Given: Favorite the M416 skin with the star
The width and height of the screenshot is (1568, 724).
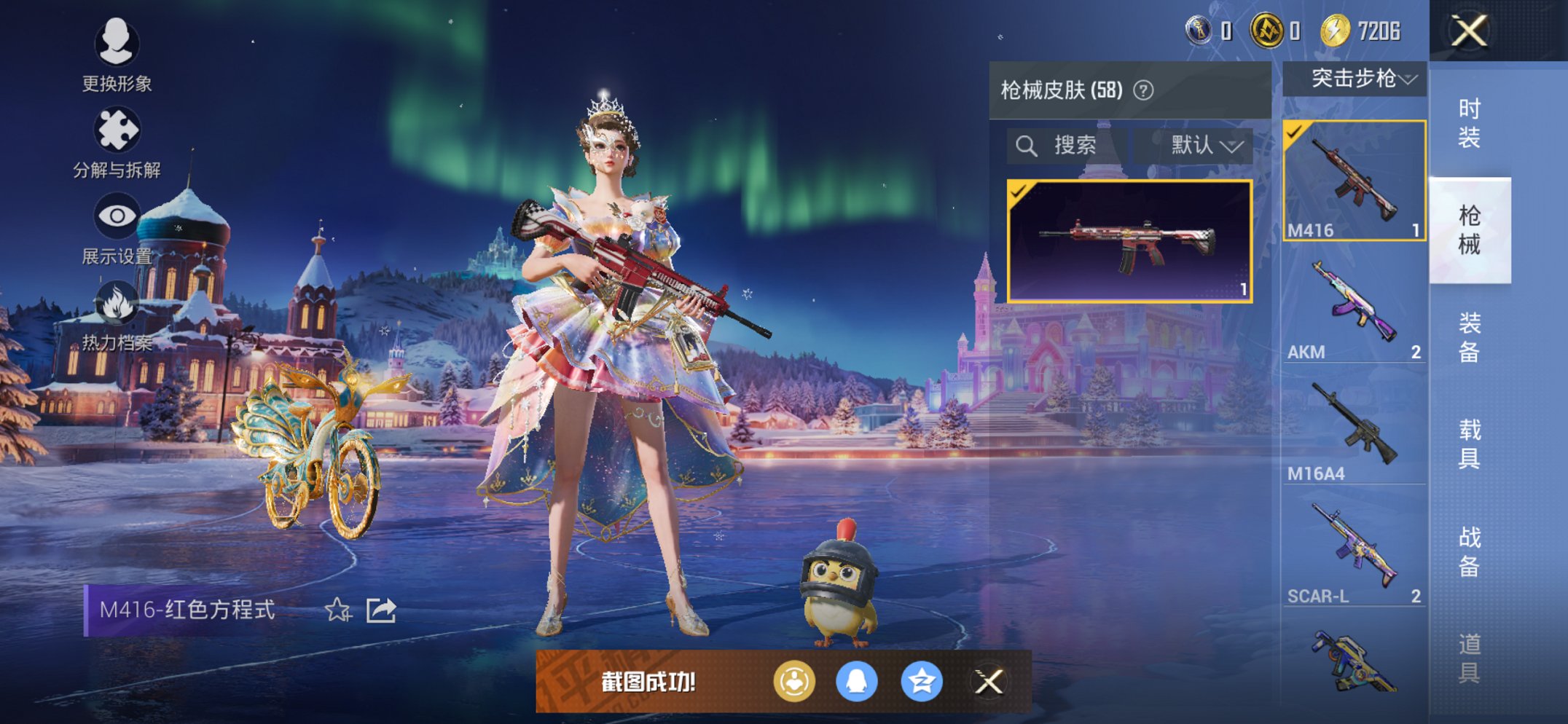Looking at the screenshot, I should [337, 610].
